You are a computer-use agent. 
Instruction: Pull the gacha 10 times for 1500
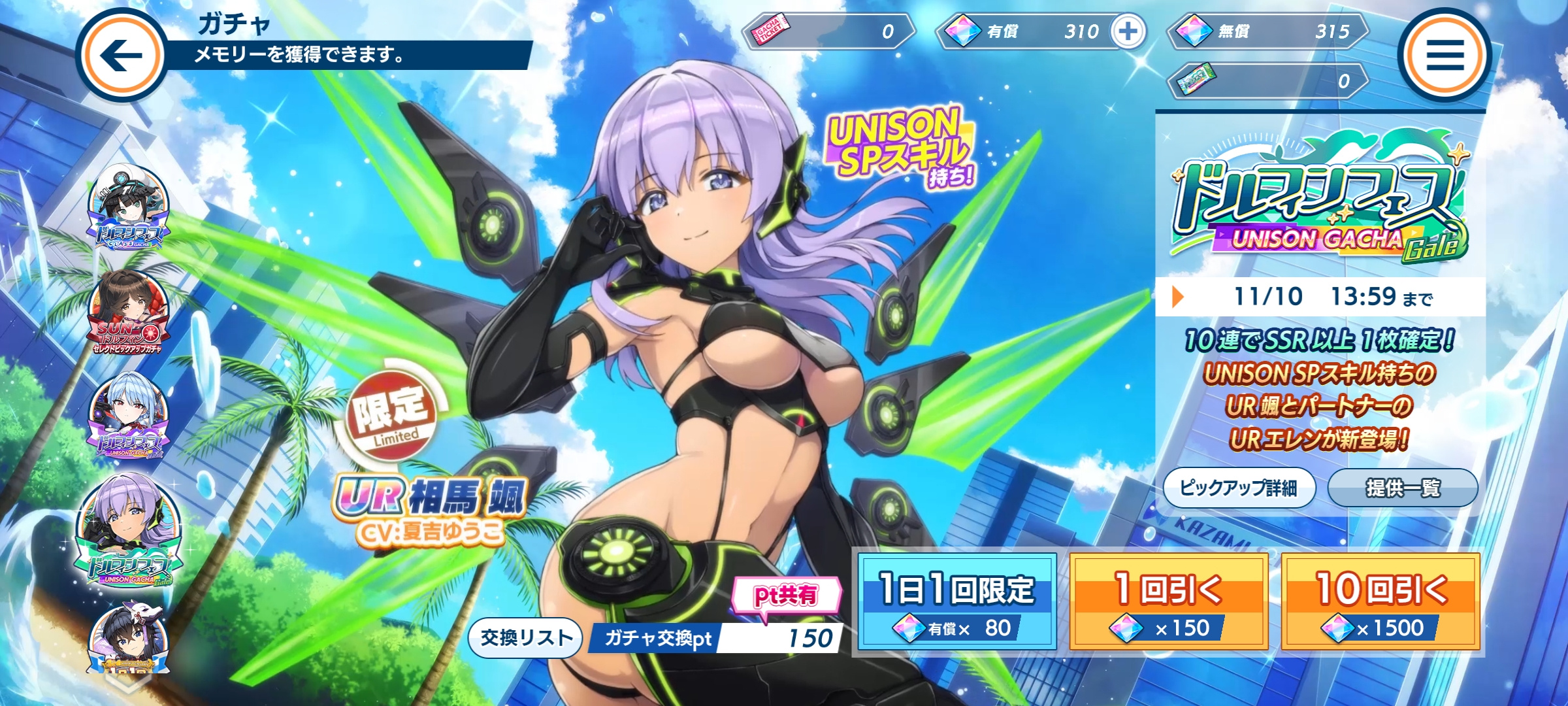pyautogui.click(x=1380, y=602)
